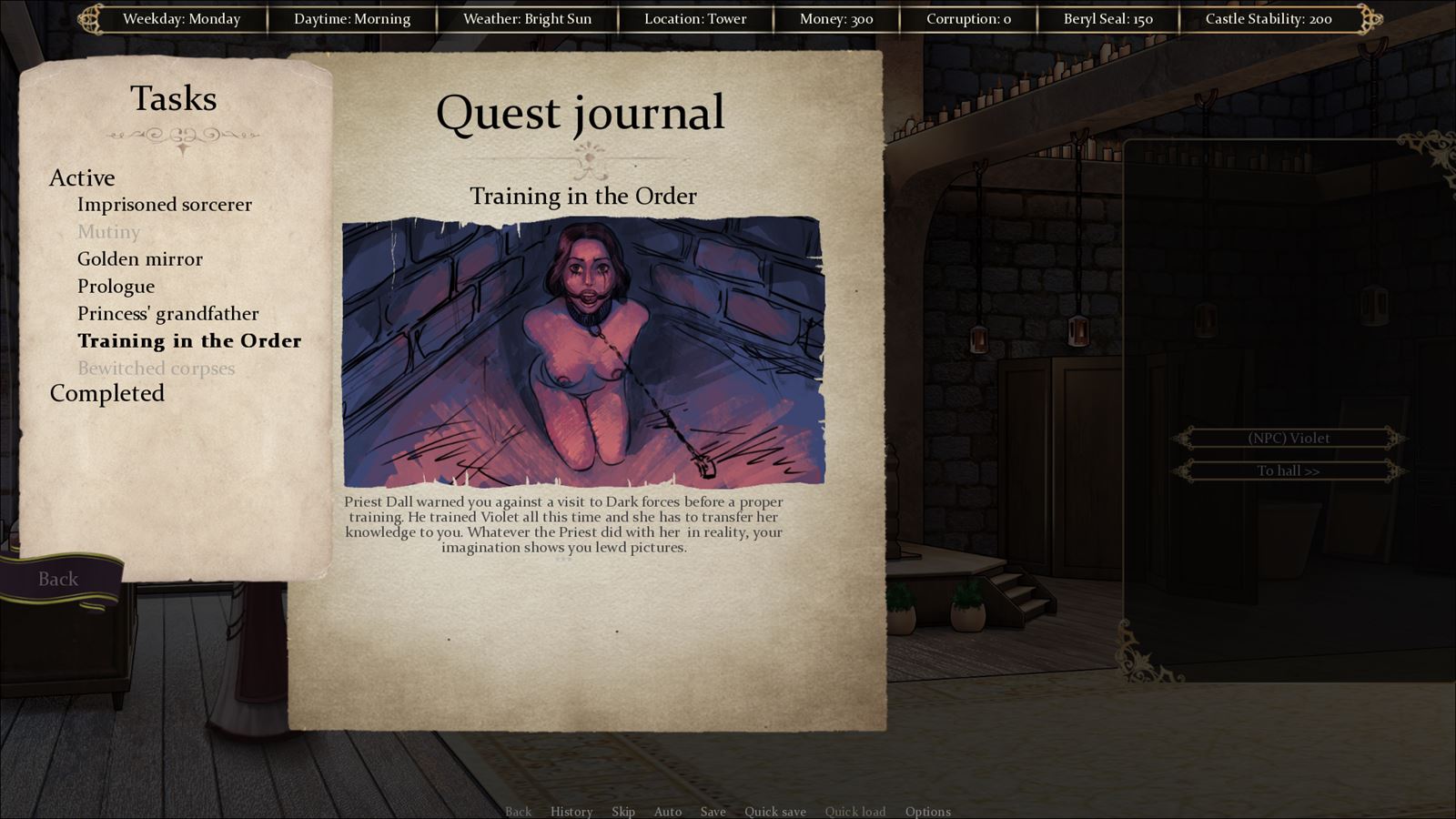The width and height of the screenshot is (1456, 819).
Task: Show the Prologue quest details
Action: click(116, 287)
